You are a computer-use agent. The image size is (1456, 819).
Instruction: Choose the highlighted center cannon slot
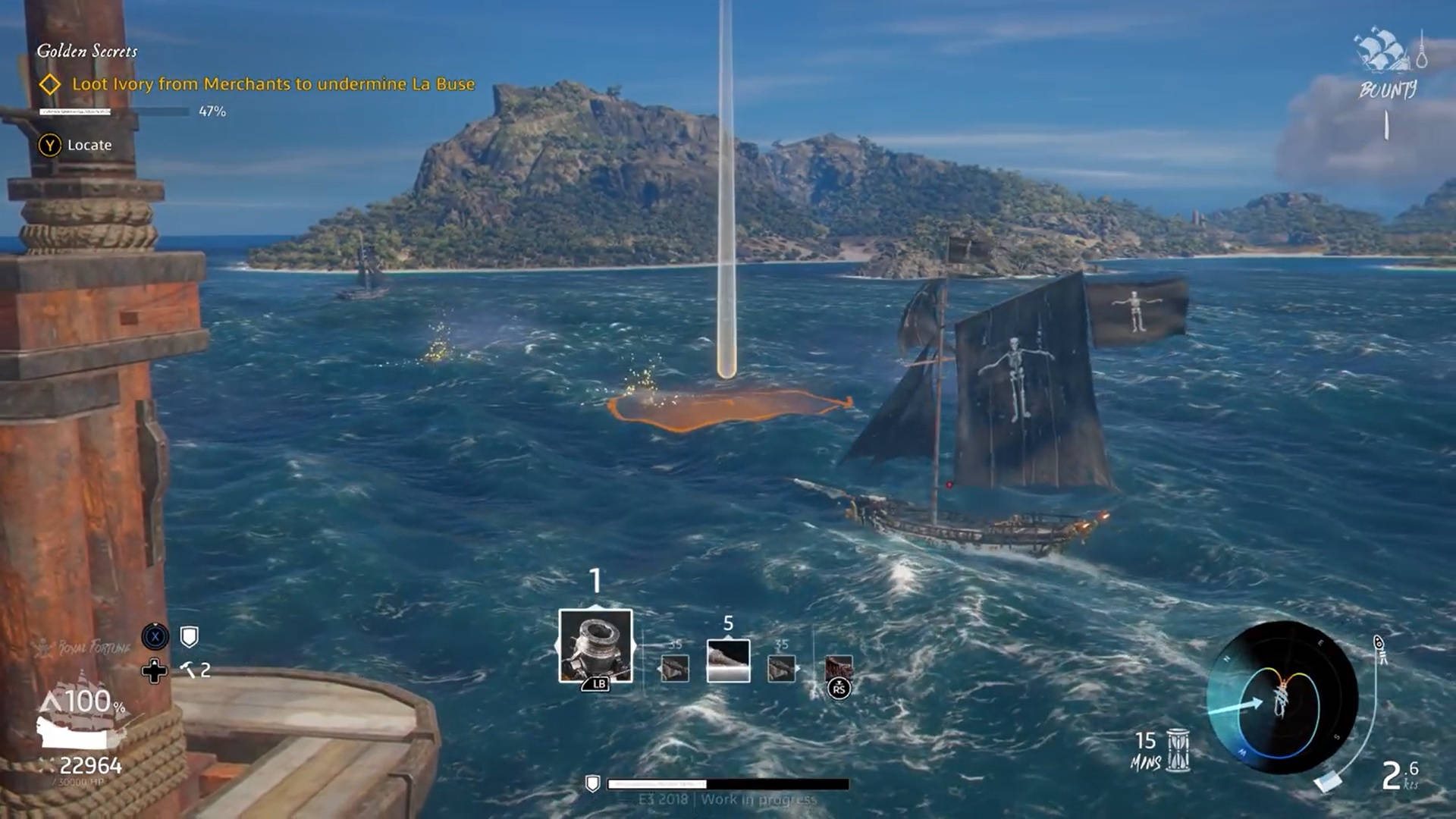[x=728, y=661]
